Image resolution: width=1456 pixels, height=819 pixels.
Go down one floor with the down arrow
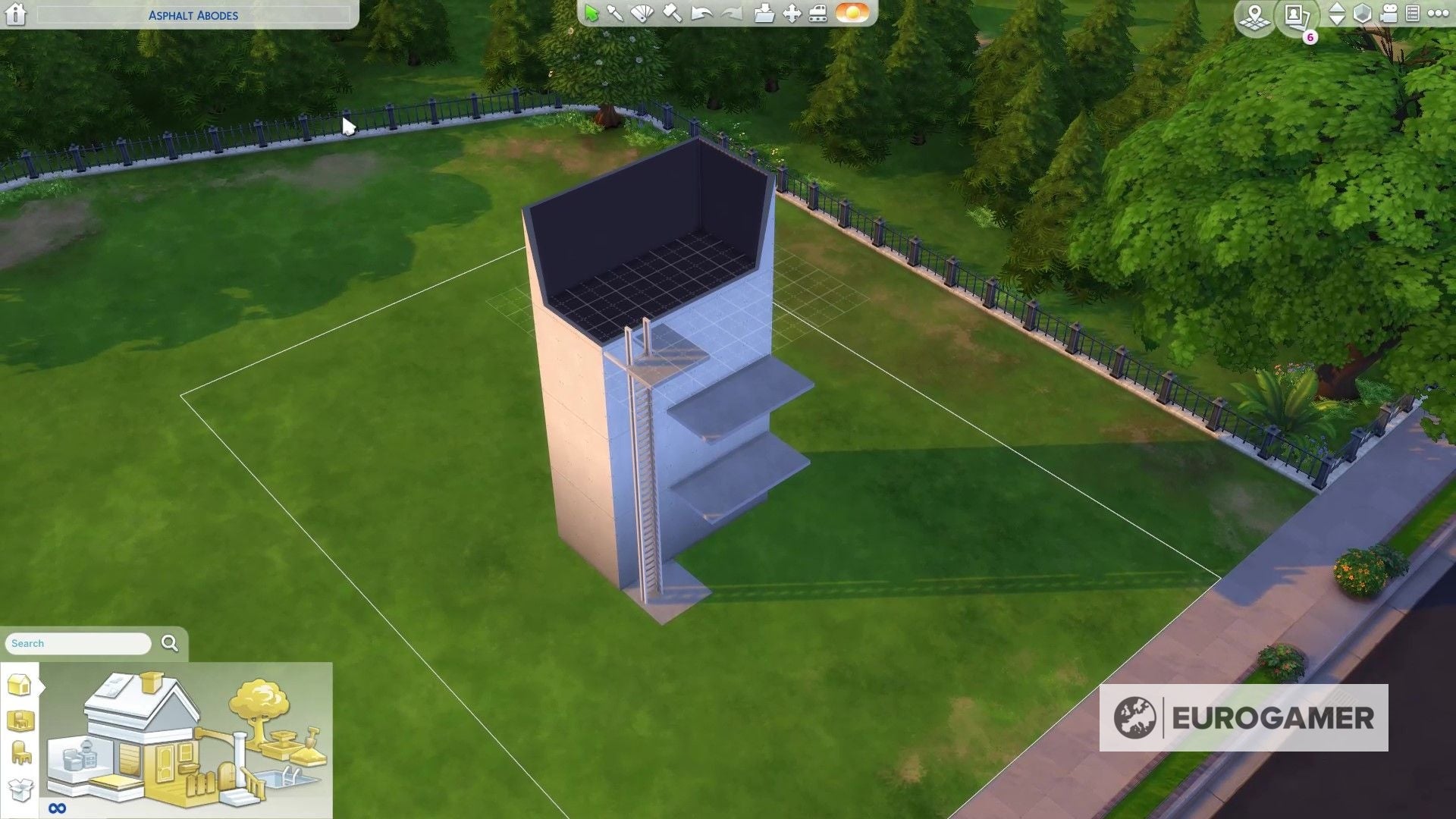pyautogui.click(x=1338, y=20)
